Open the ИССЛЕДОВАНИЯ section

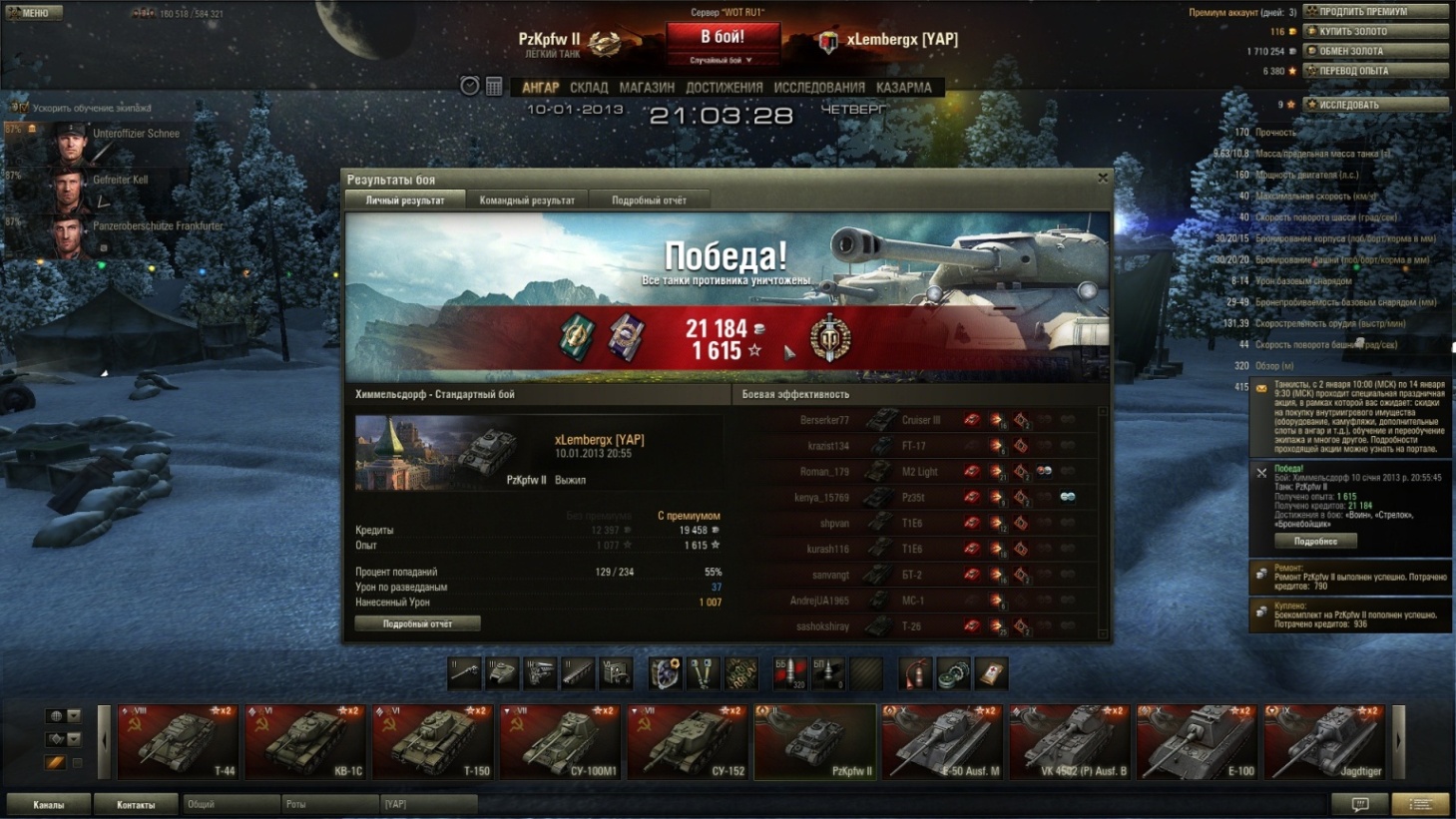(819, 88)
